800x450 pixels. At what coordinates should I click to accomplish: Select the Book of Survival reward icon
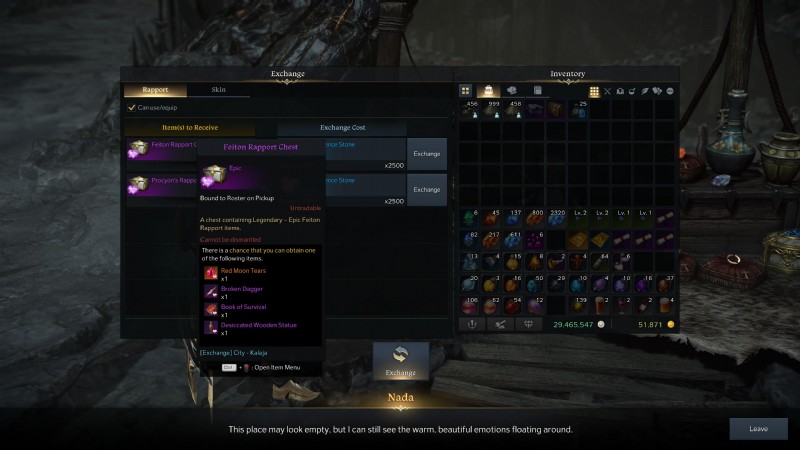pyautogui.click(x=211, y=309)
